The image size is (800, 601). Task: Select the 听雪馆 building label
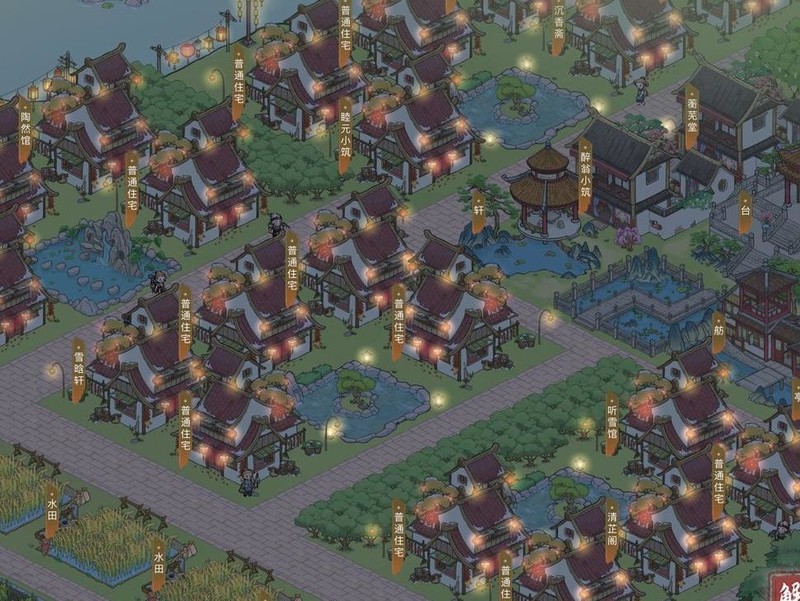(612, 424)
